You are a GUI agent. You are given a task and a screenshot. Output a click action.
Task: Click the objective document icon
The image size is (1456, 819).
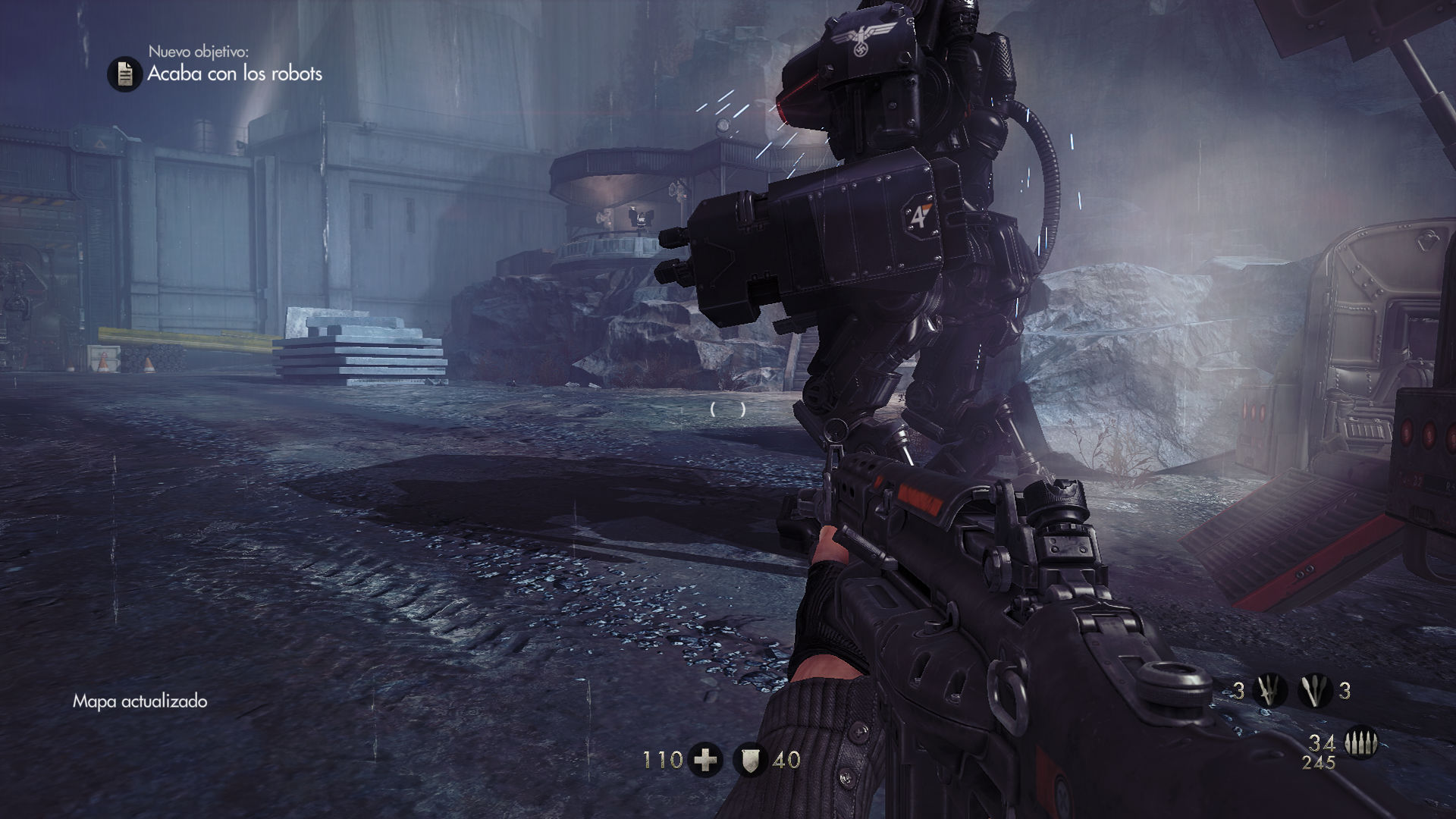pos(125,74)
